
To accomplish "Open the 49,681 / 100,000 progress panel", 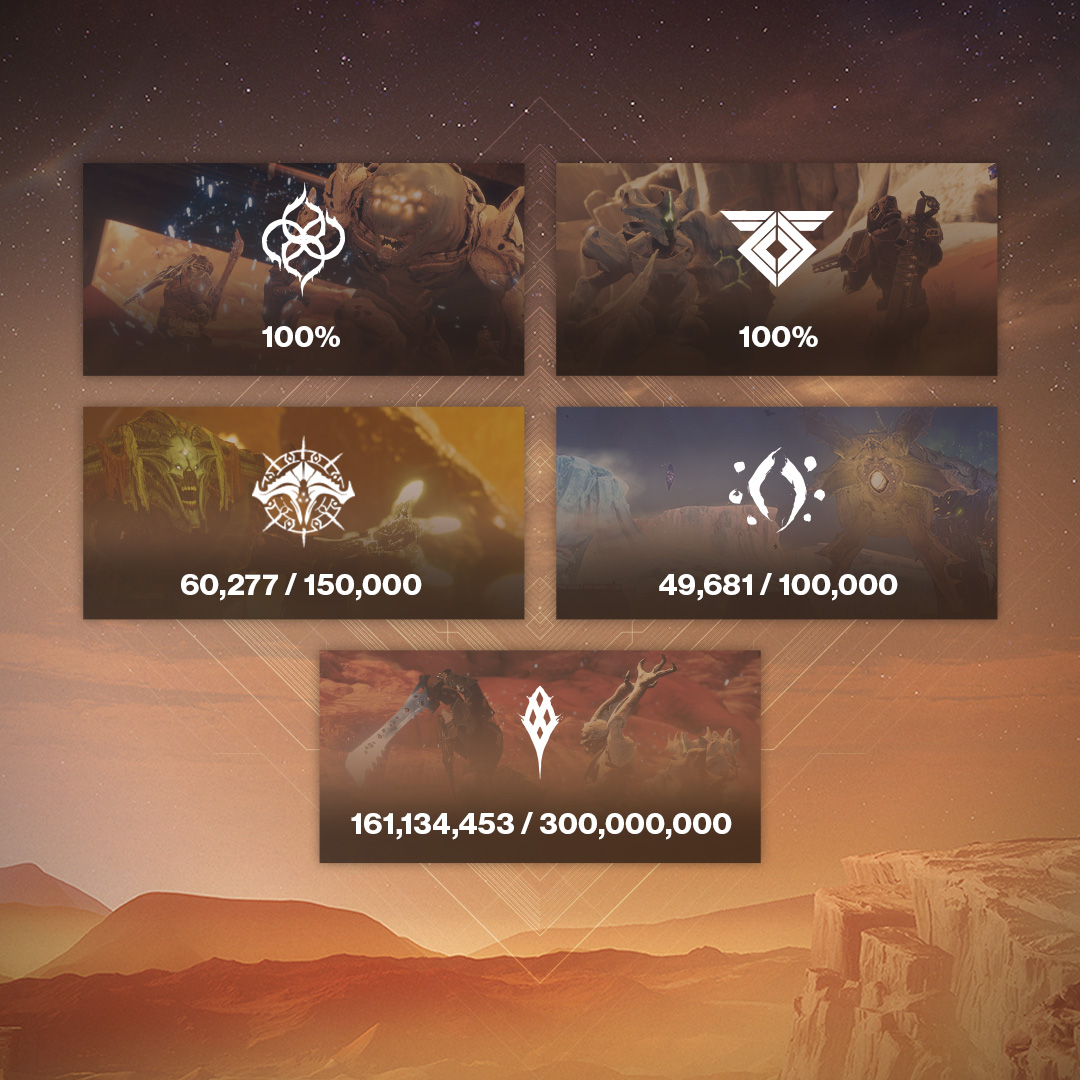I will (776, 513).
